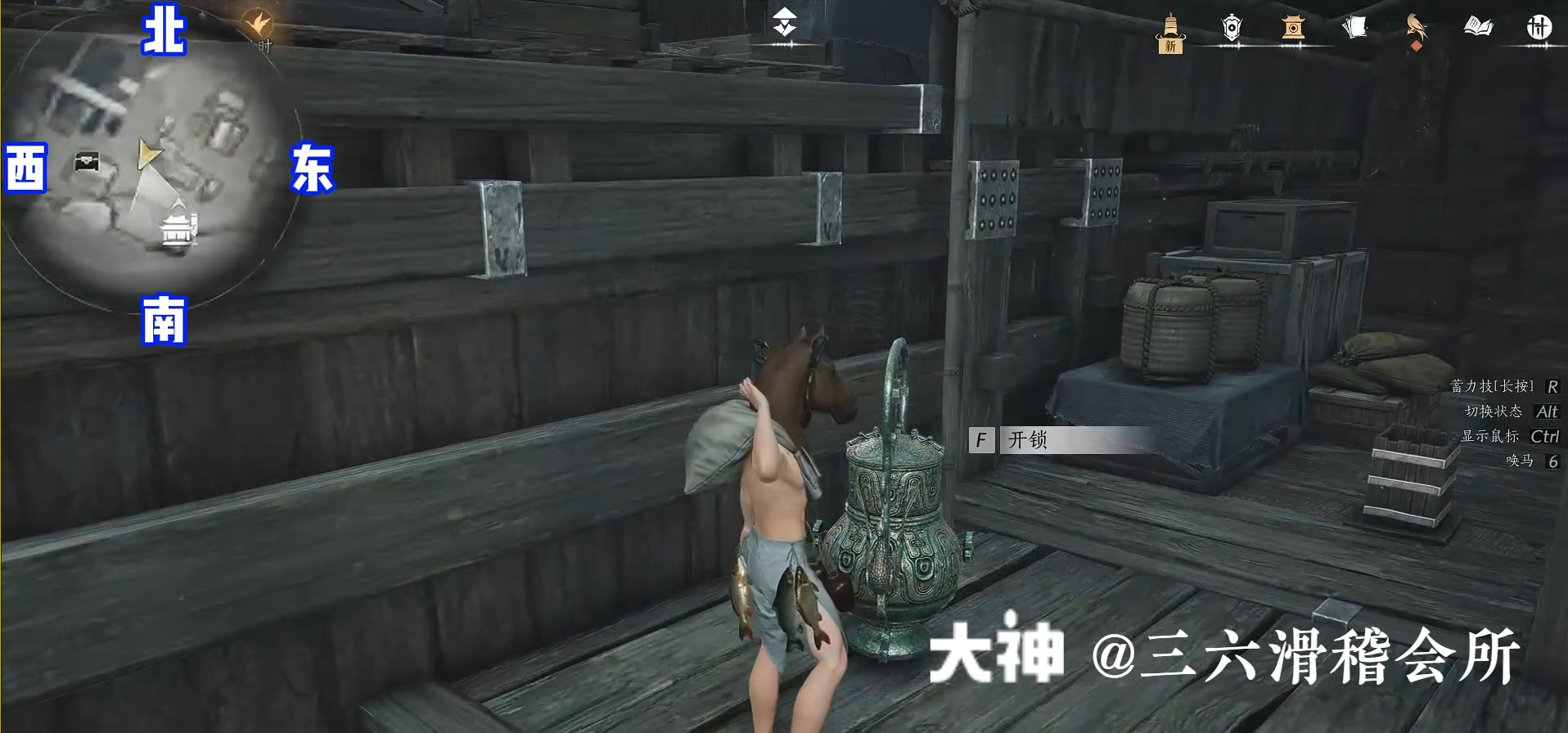Open the journal book icon
The image size is (1568, 733).
click(1478, 27)
